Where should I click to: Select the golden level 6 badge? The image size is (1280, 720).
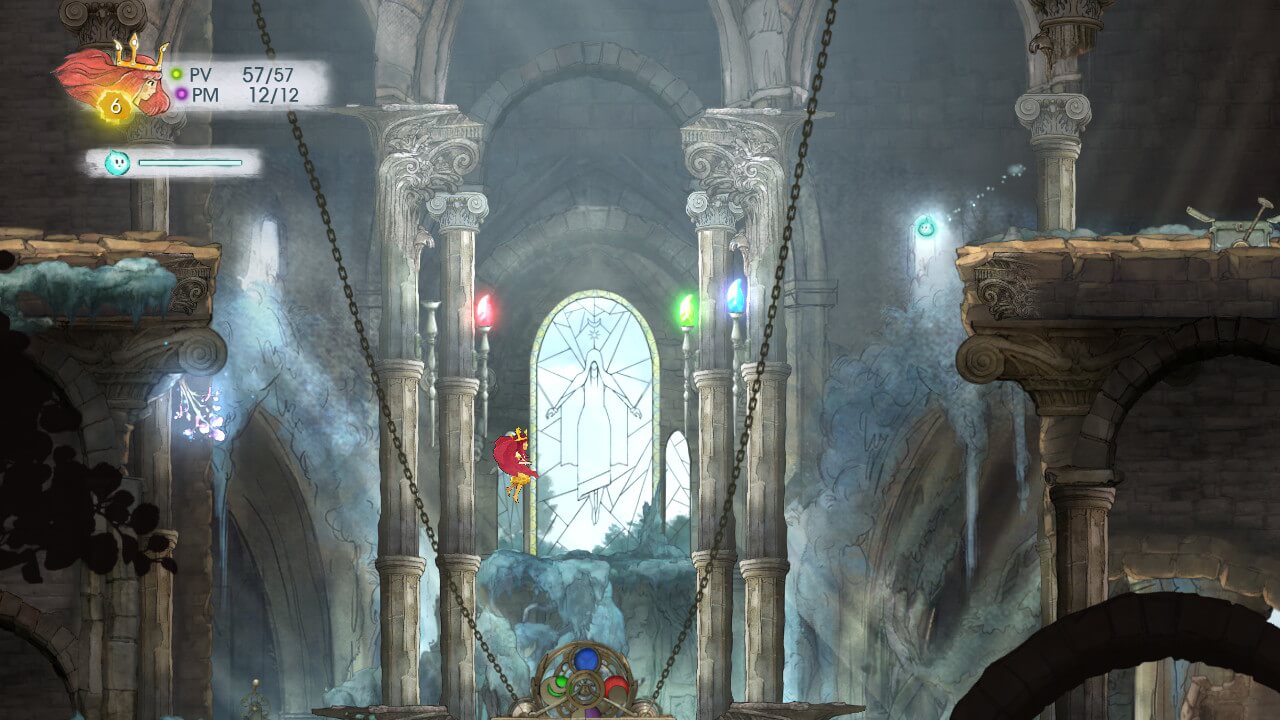pyautogui.click(x=115, y=105)
